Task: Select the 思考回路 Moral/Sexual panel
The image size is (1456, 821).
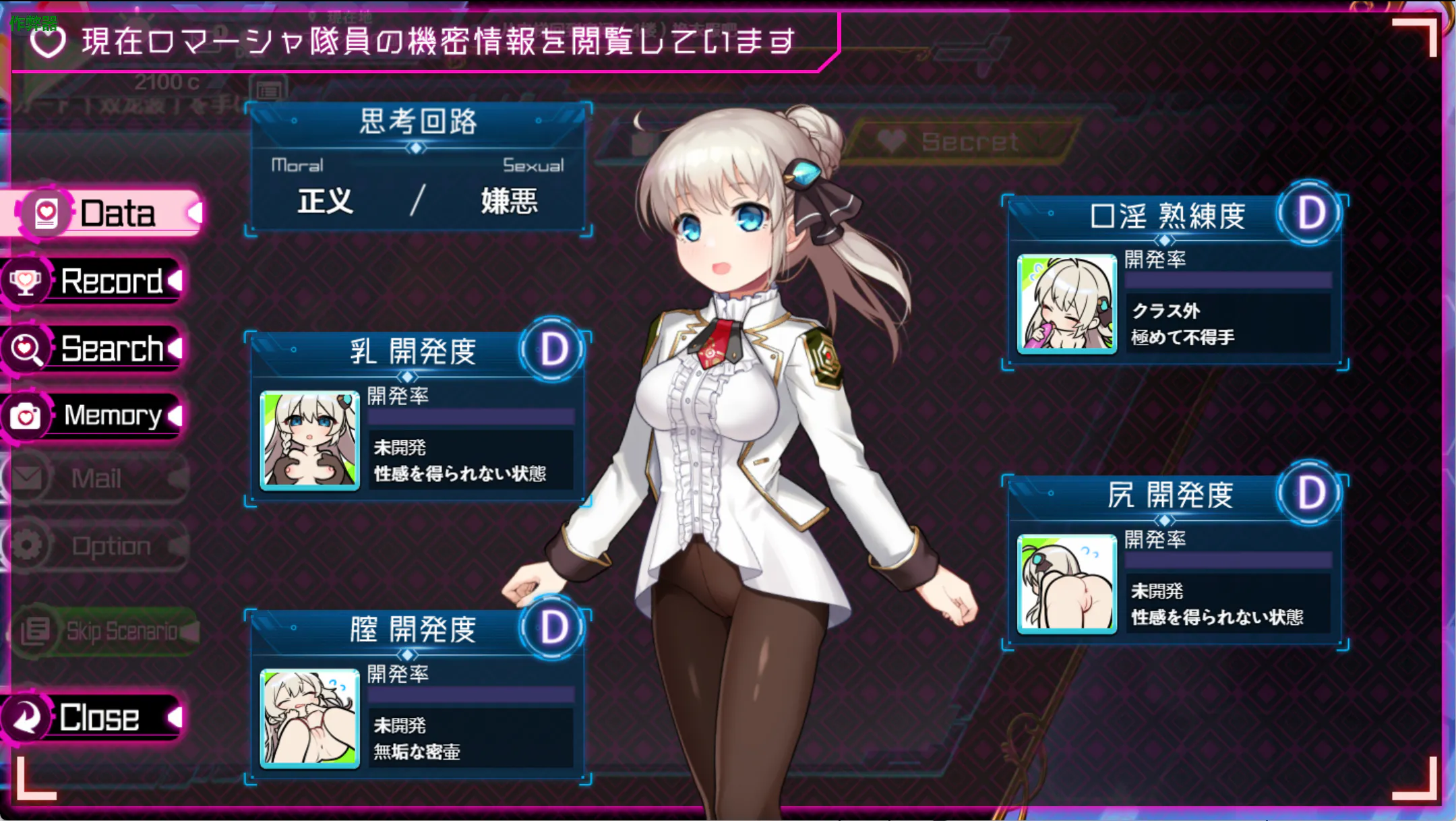Action: (418, 169)
